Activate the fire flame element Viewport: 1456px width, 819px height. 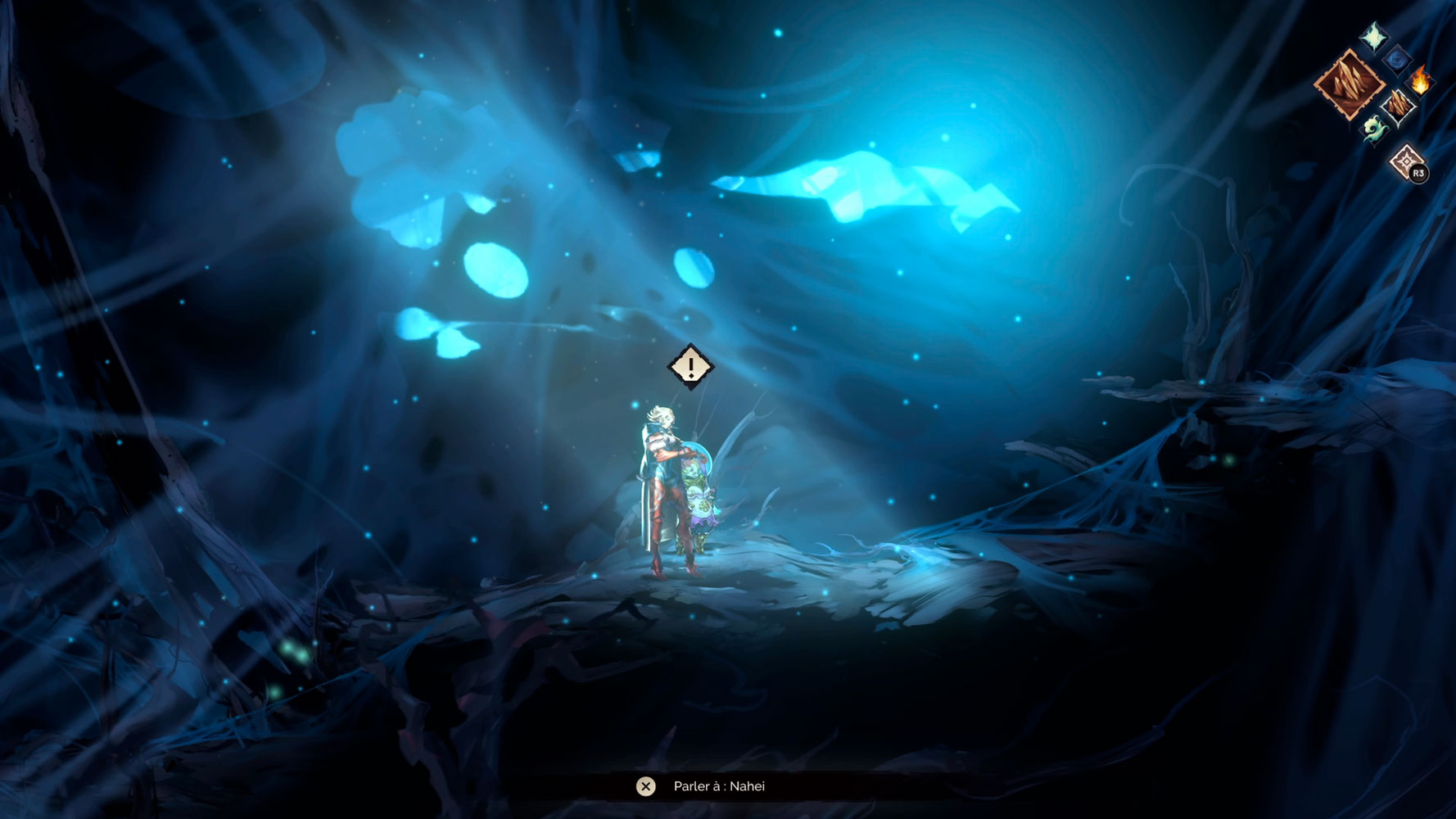pyautogui.click(x=1420, y=81)
